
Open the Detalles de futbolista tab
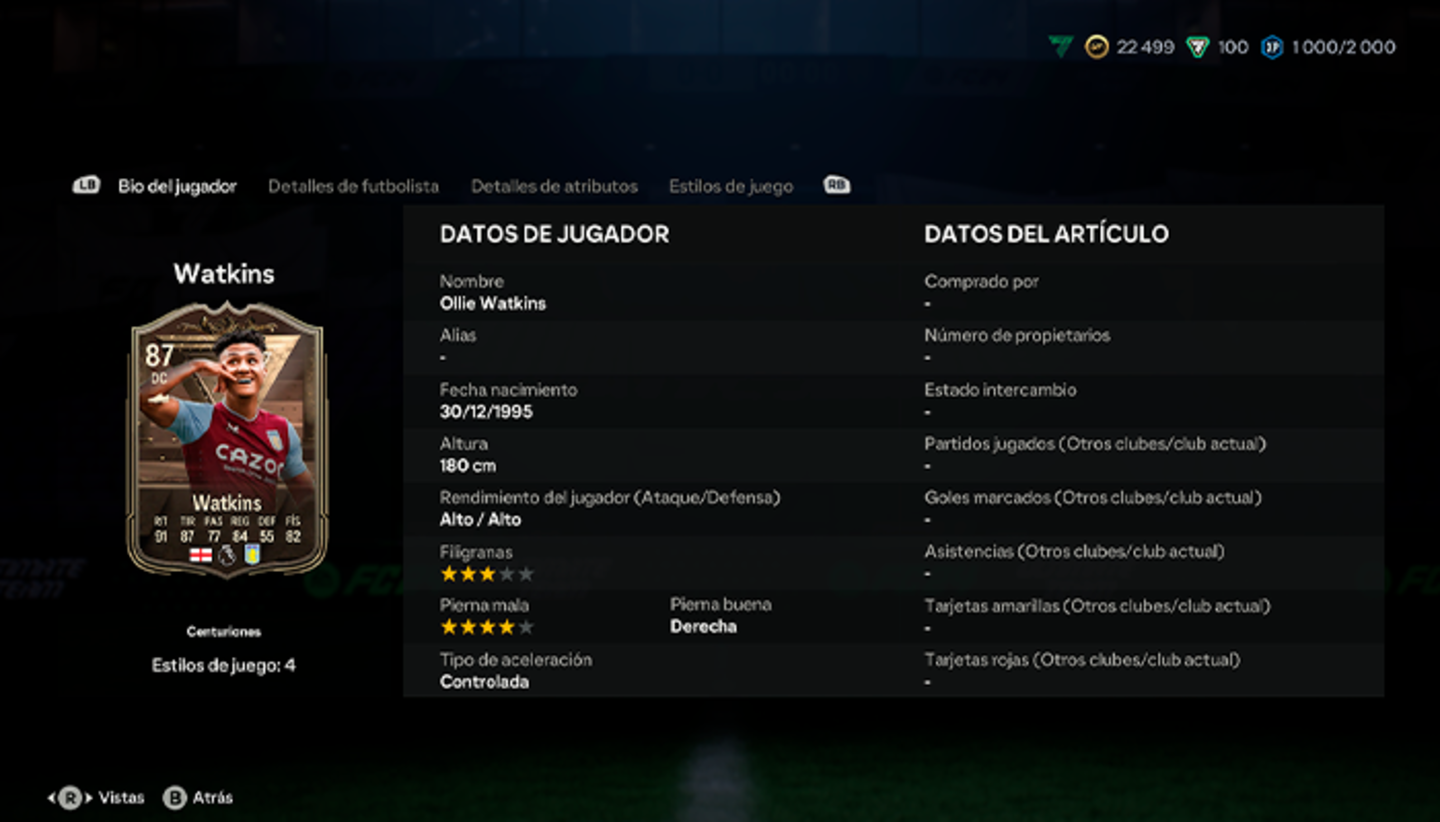(x=353, y=185)
